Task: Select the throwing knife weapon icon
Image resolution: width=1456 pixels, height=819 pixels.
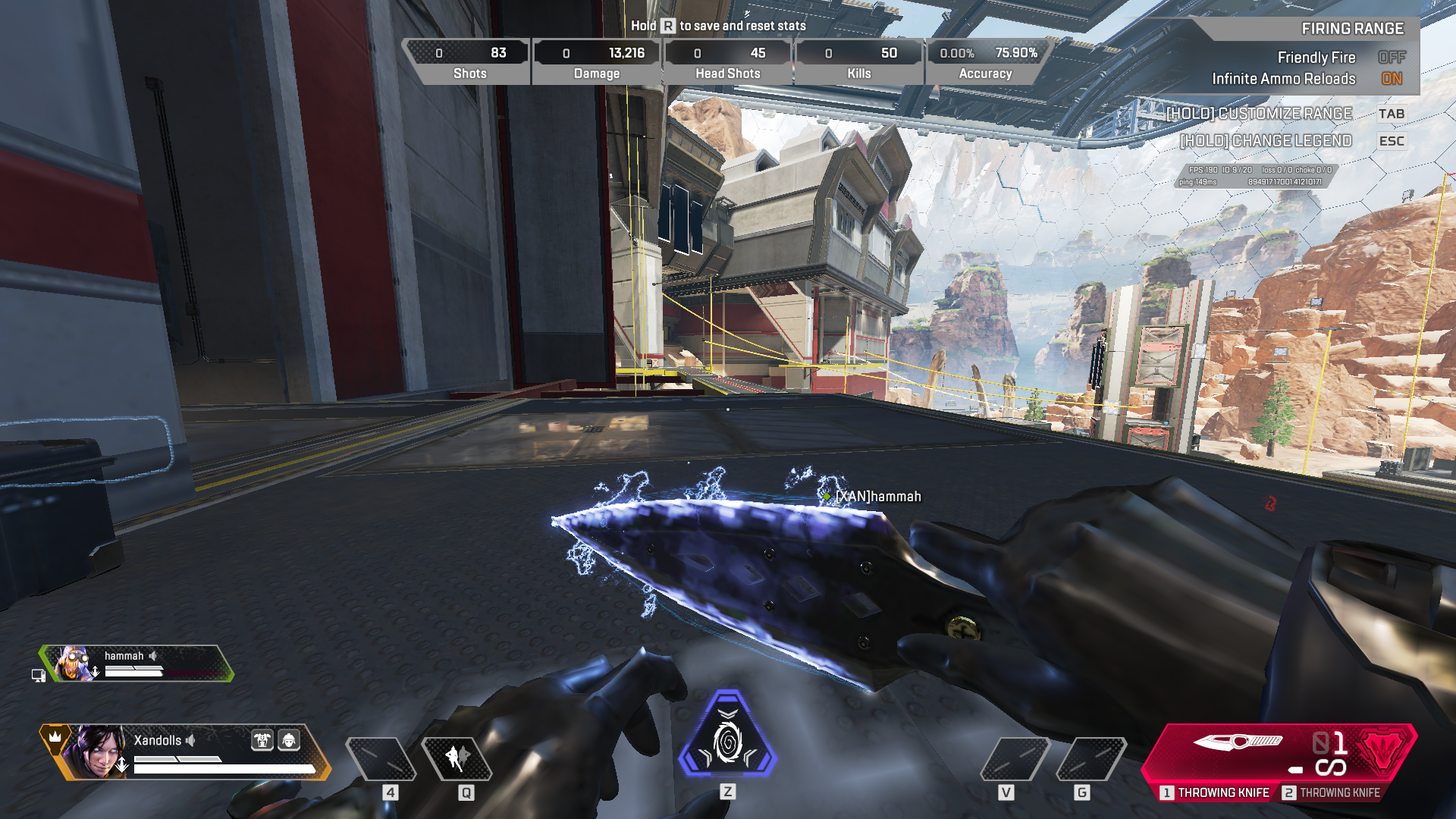Action: [1238, 741]
